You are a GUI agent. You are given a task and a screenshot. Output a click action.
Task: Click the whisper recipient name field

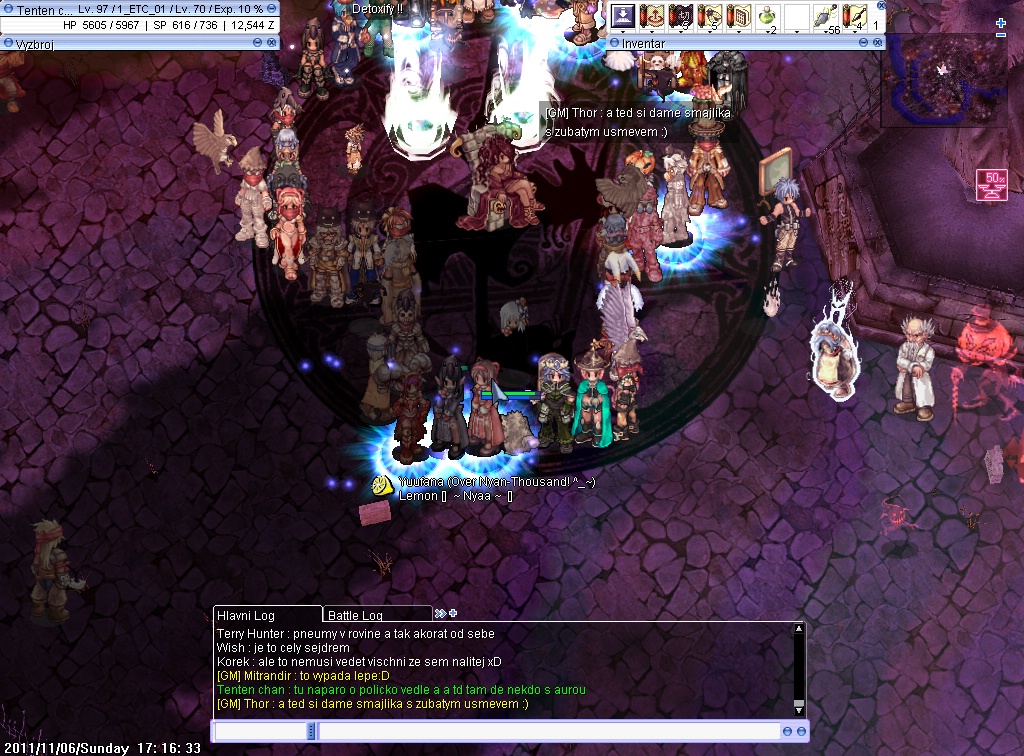[x=261, y=732]
